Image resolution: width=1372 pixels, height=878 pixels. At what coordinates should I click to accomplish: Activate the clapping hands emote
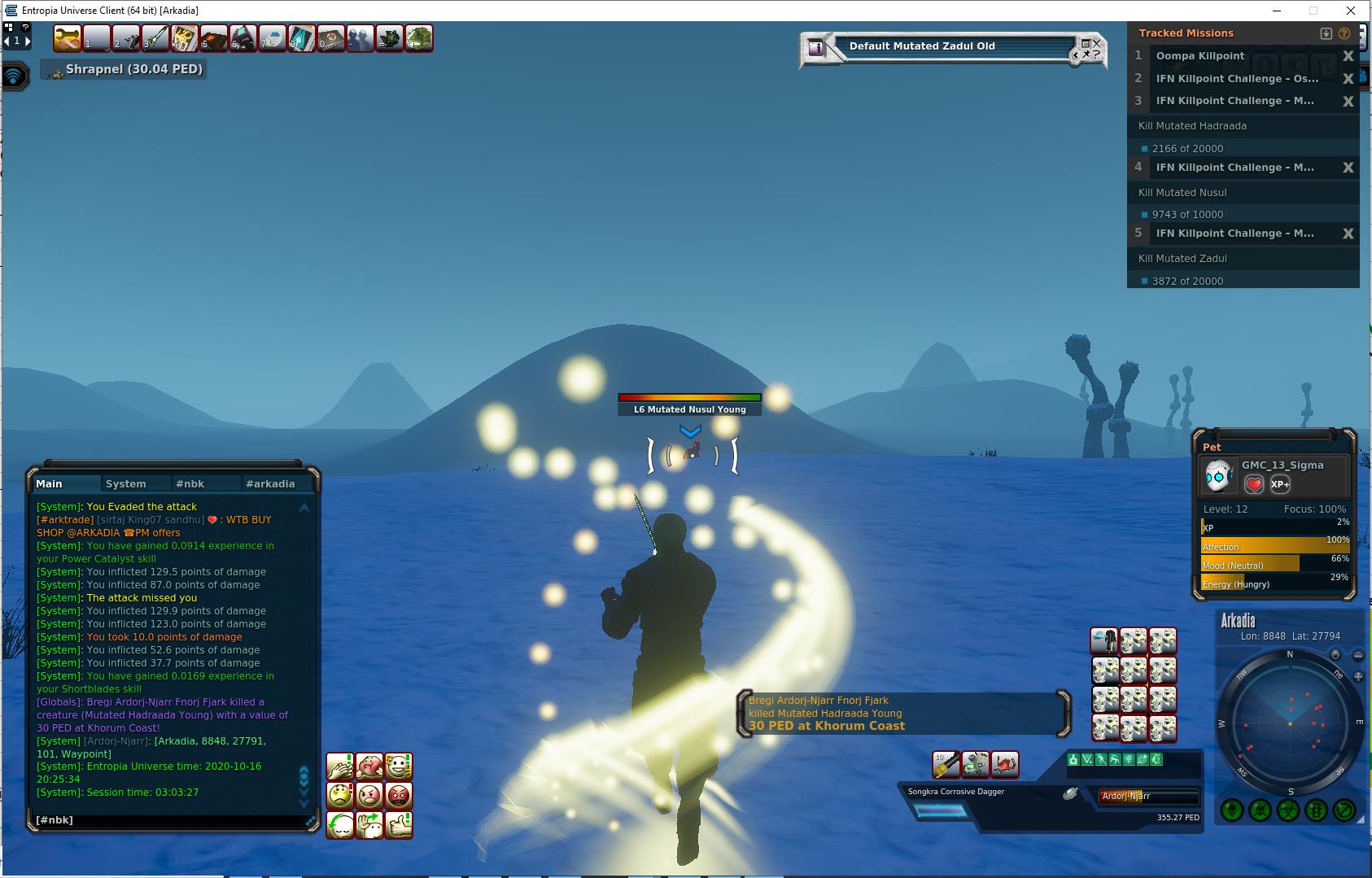(340, 767)
